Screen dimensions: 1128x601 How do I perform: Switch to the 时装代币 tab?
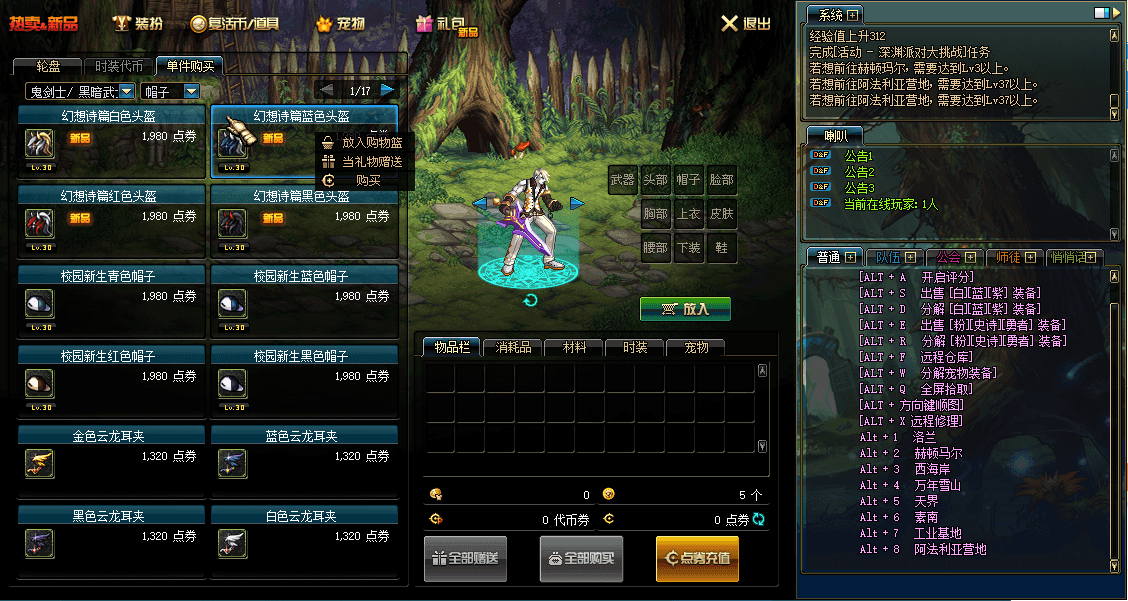pos(118,67)
